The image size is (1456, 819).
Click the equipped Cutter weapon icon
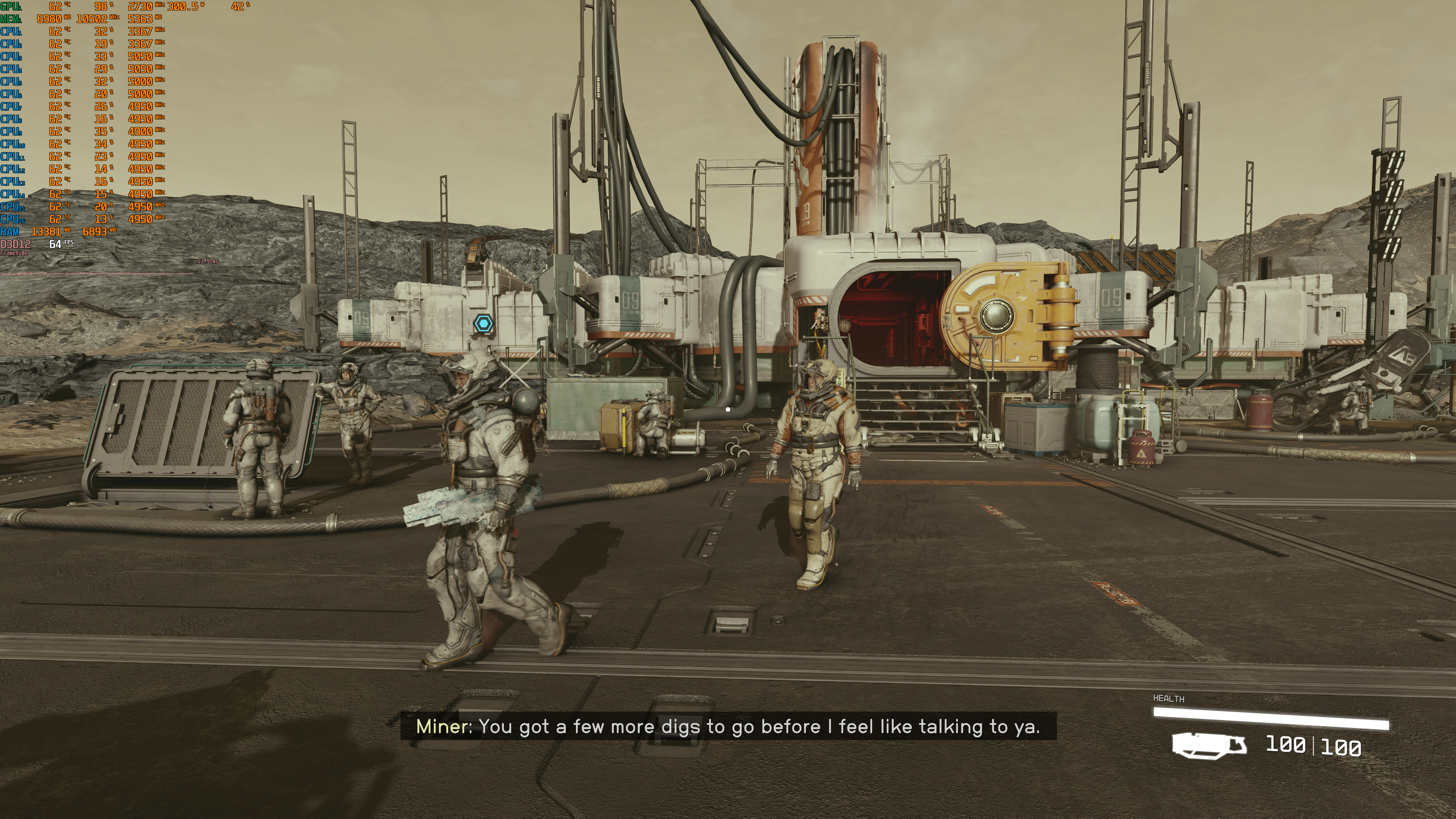coord(1209,745)
